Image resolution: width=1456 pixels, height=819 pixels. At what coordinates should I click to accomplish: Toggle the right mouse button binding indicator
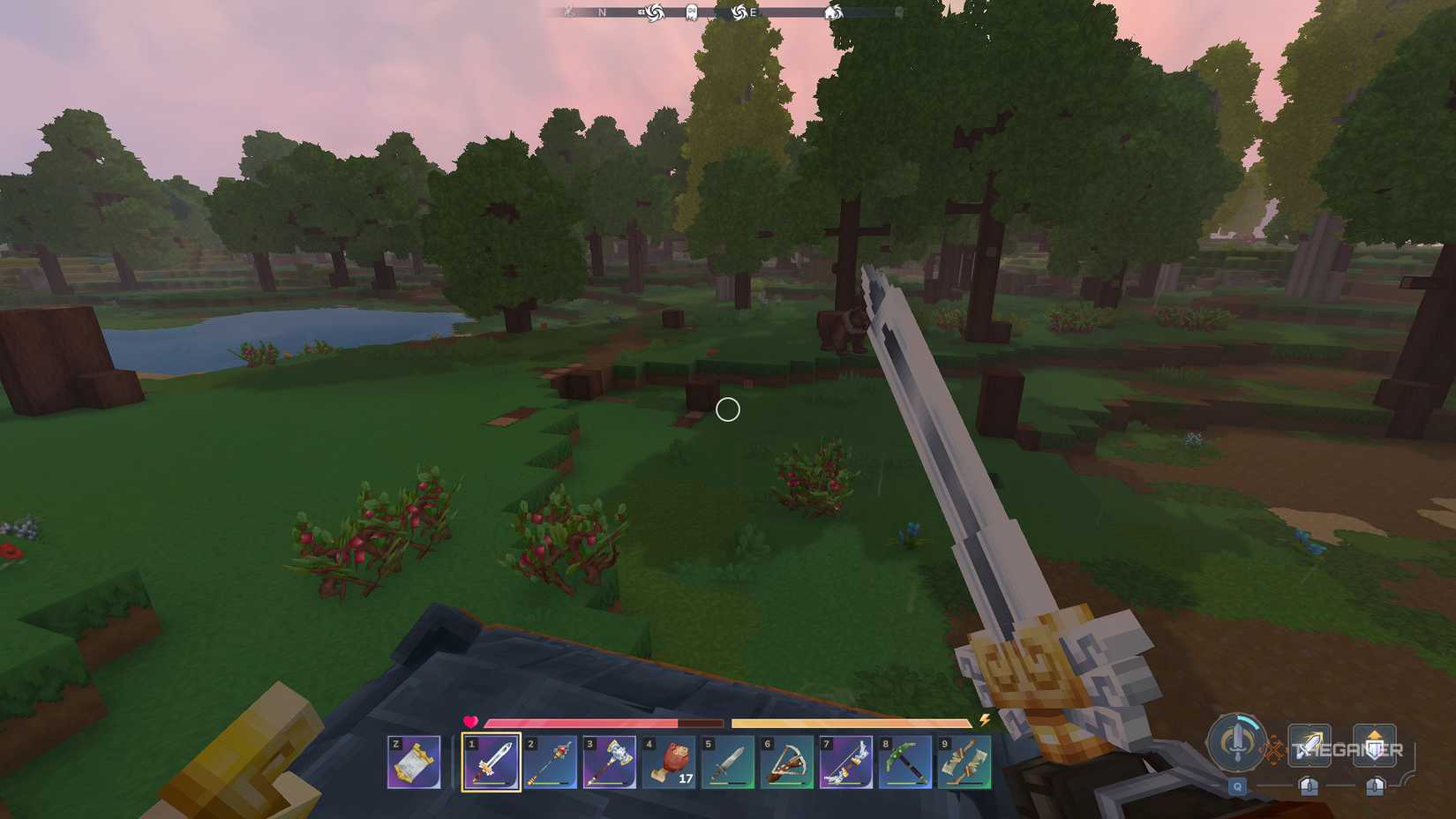1375,786
